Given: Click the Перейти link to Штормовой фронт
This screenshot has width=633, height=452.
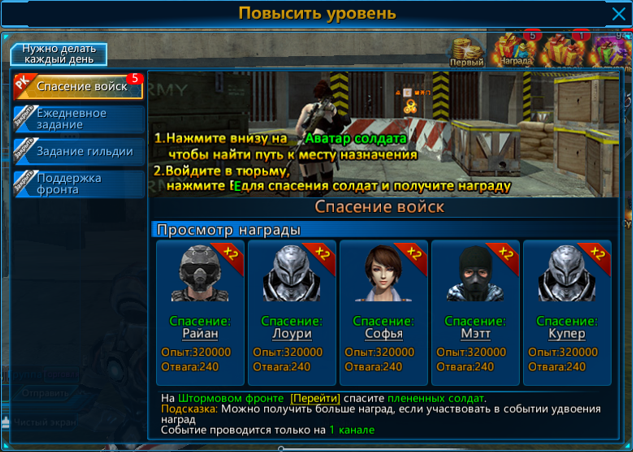Looking at the screenshot, I should [x=315, y=398].
